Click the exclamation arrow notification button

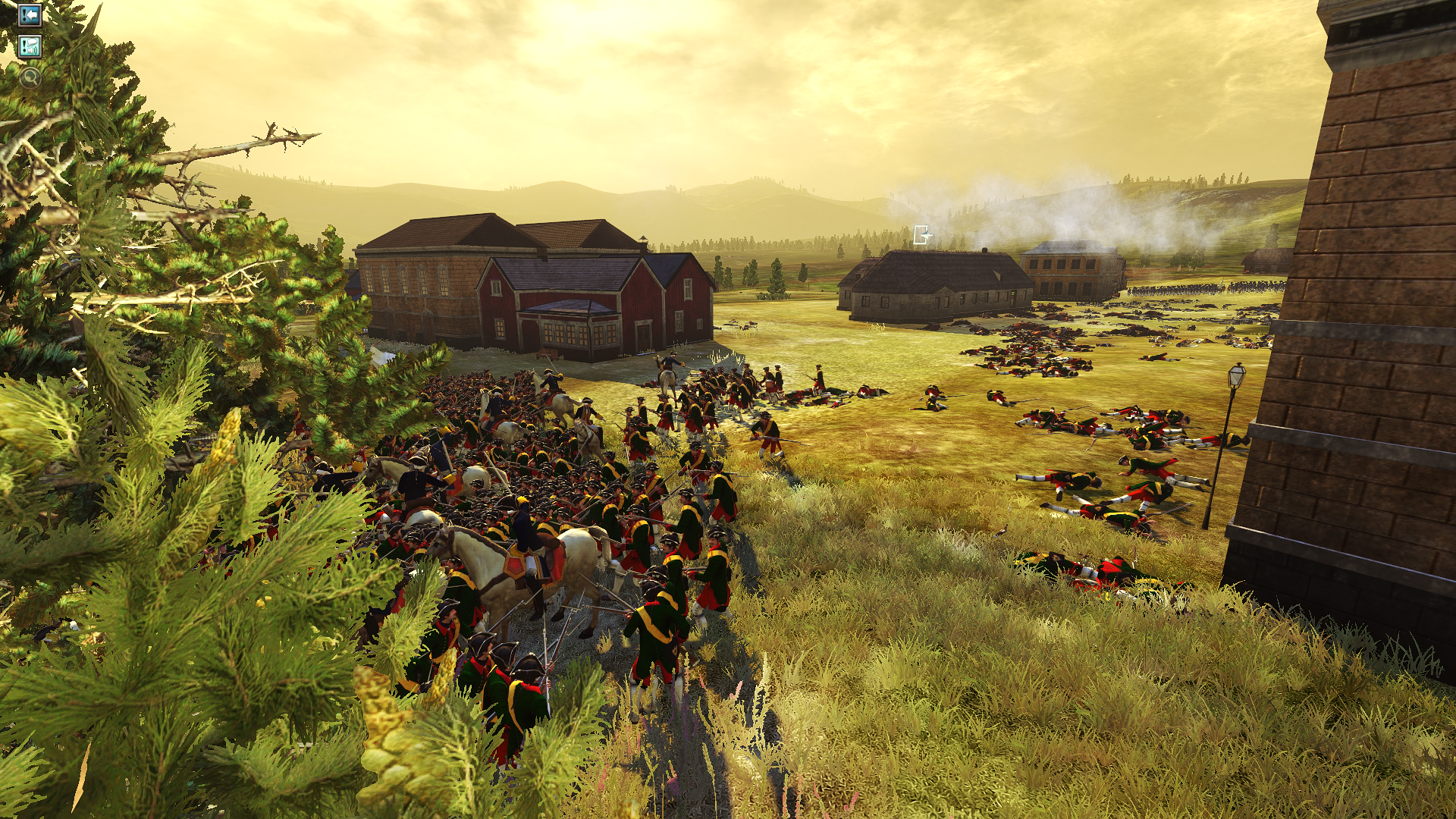[30, 14]
